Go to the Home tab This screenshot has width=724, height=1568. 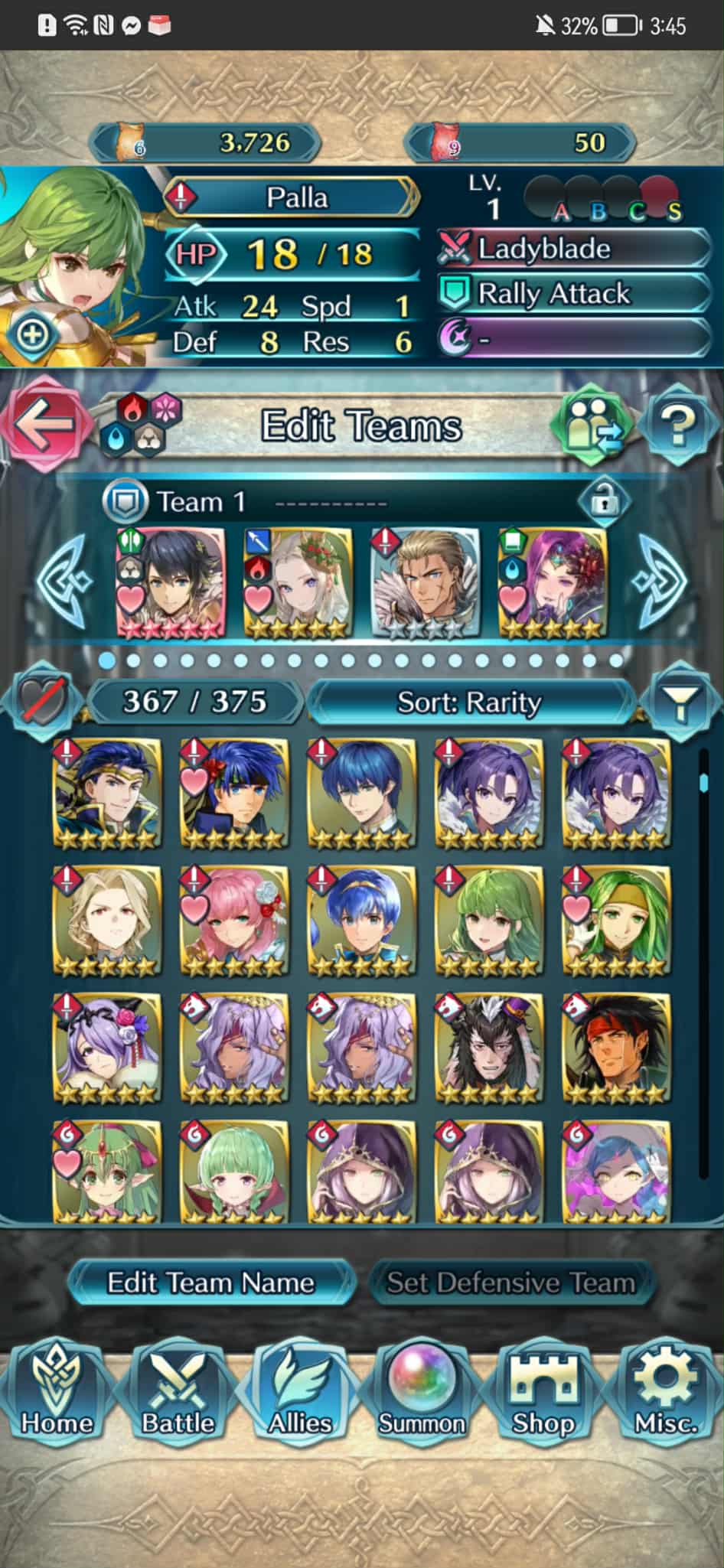(57, 1394)
